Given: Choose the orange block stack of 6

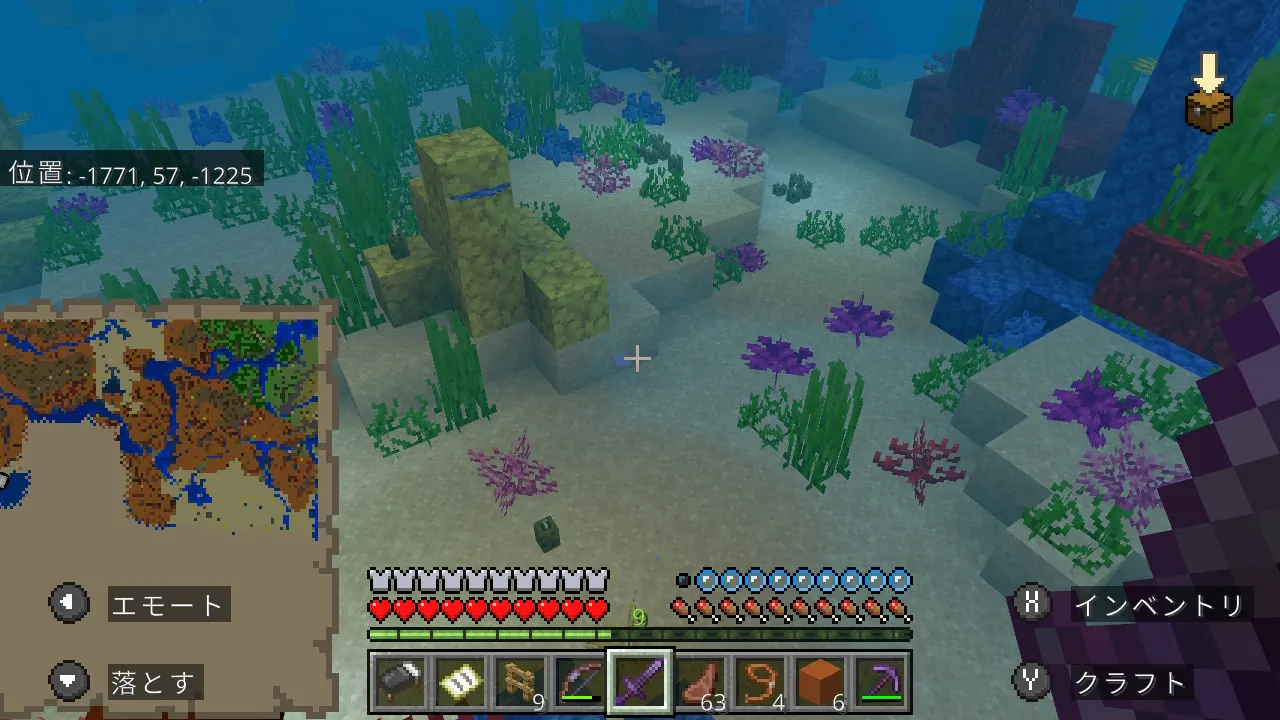Looking at the screenshot, I should tap(819, 682).
